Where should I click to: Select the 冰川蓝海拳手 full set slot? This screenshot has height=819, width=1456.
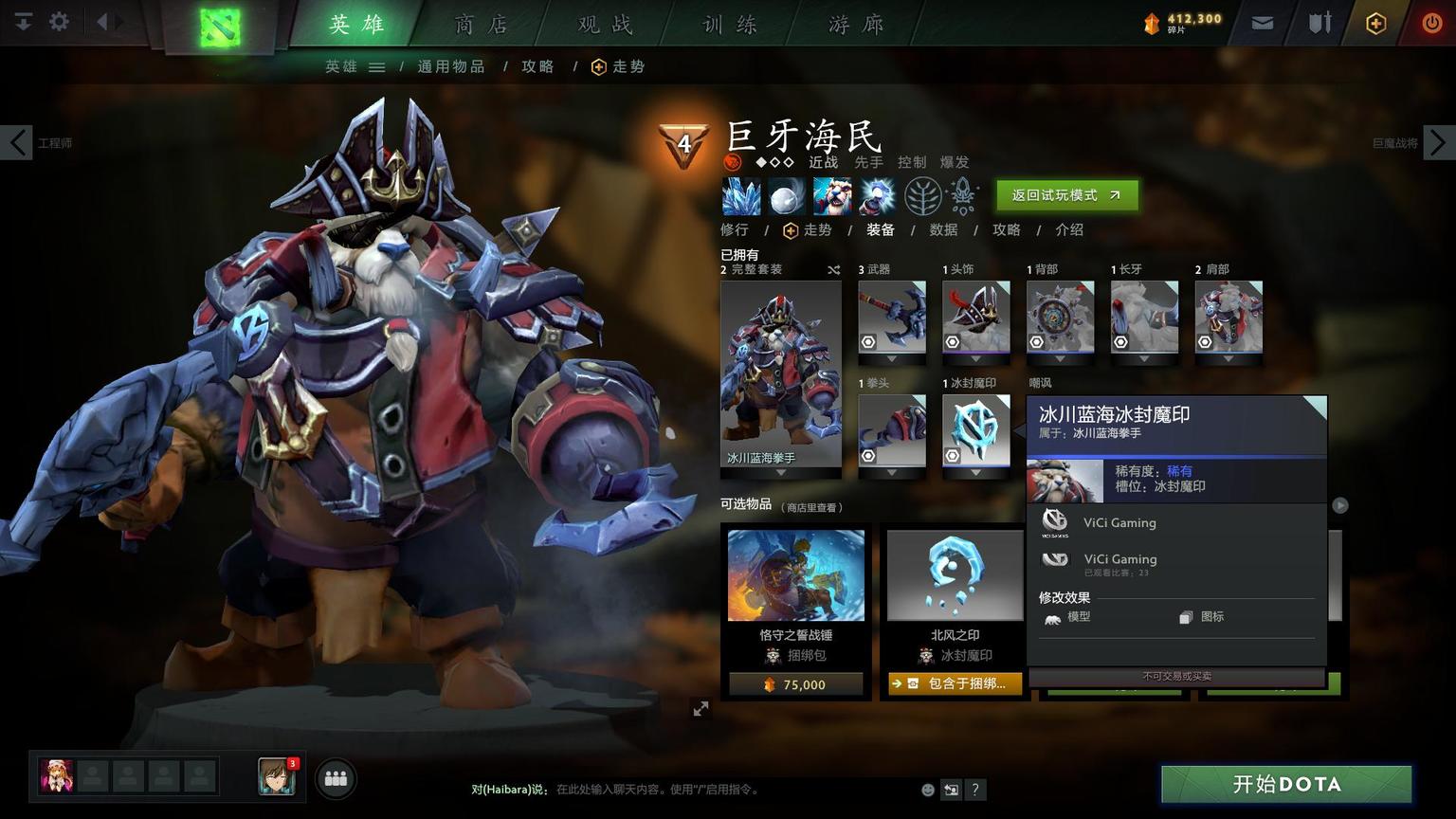coord(780,374)
